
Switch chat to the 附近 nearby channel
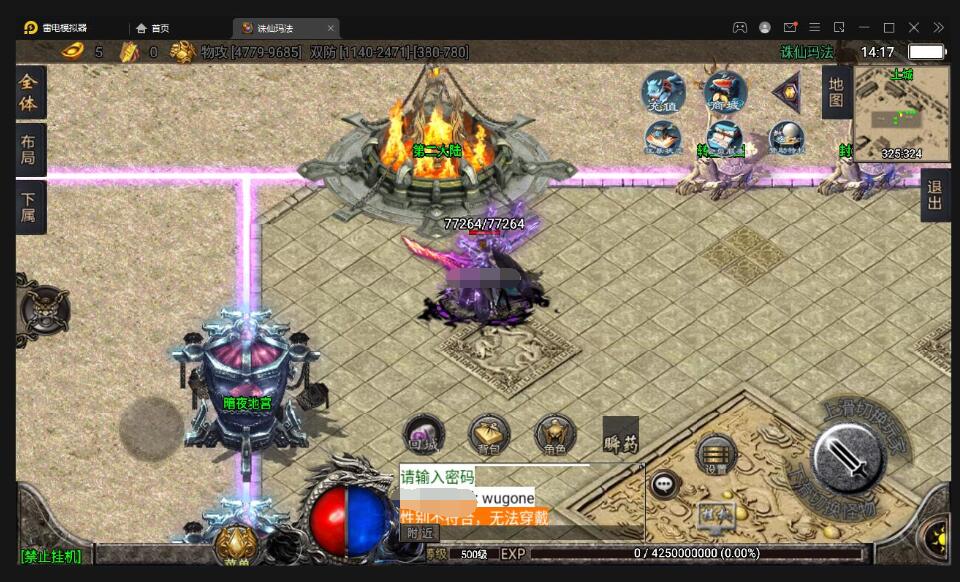pos(420,533)
